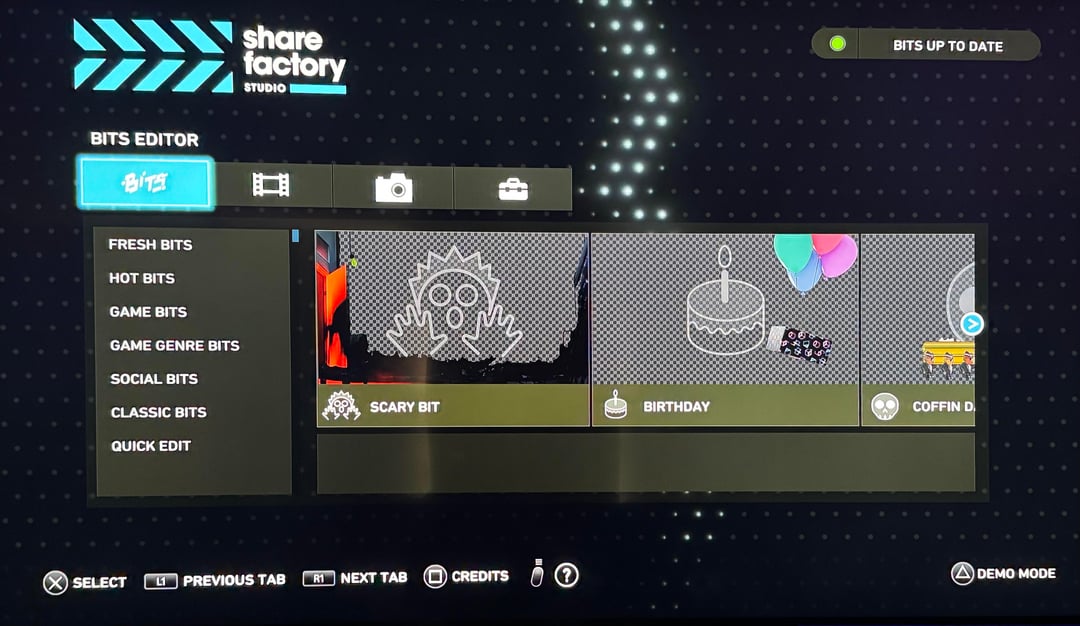
Task: Choose Classic Bits from the list
Action: (158, 412)
